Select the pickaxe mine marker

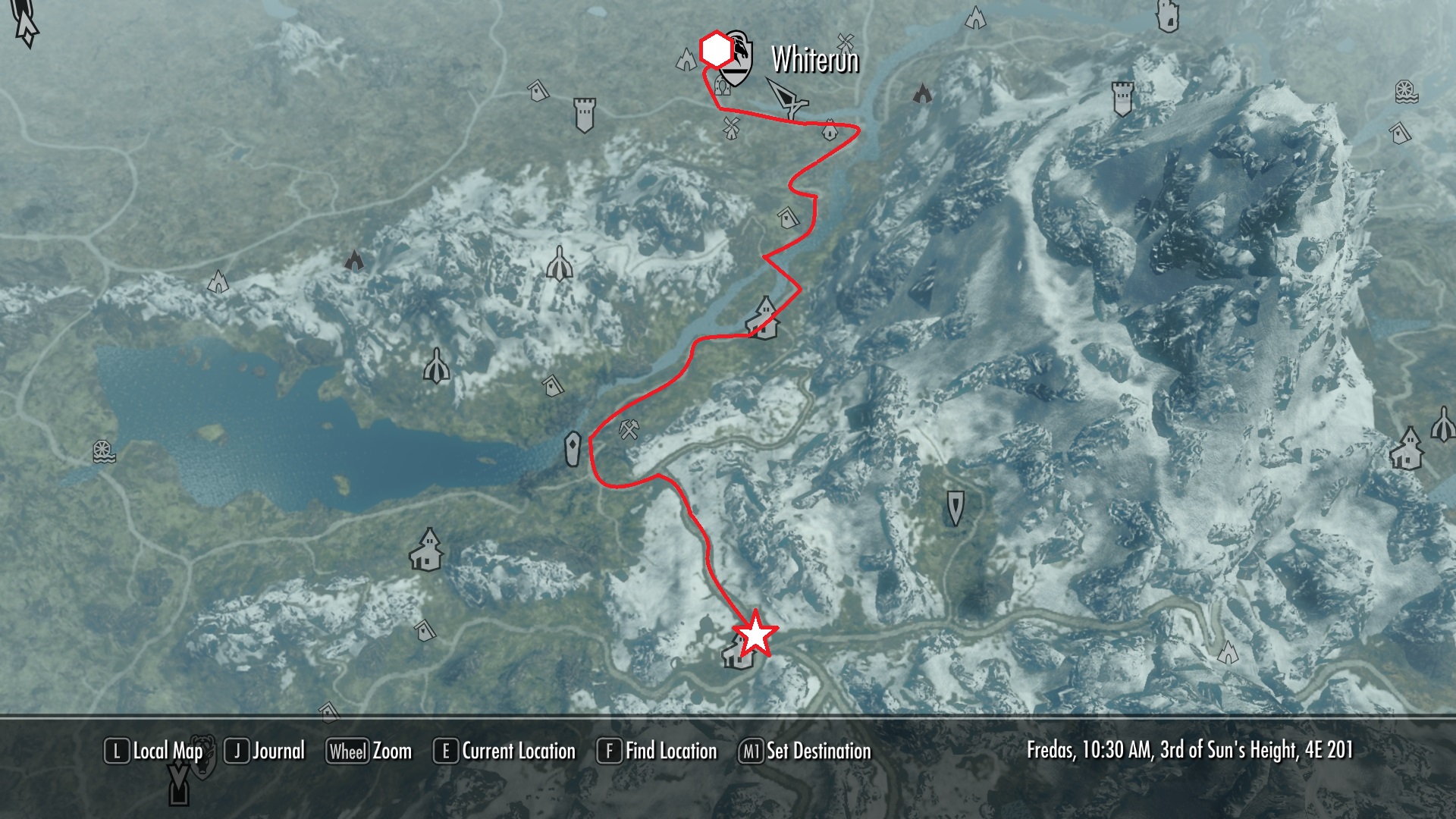629,430
